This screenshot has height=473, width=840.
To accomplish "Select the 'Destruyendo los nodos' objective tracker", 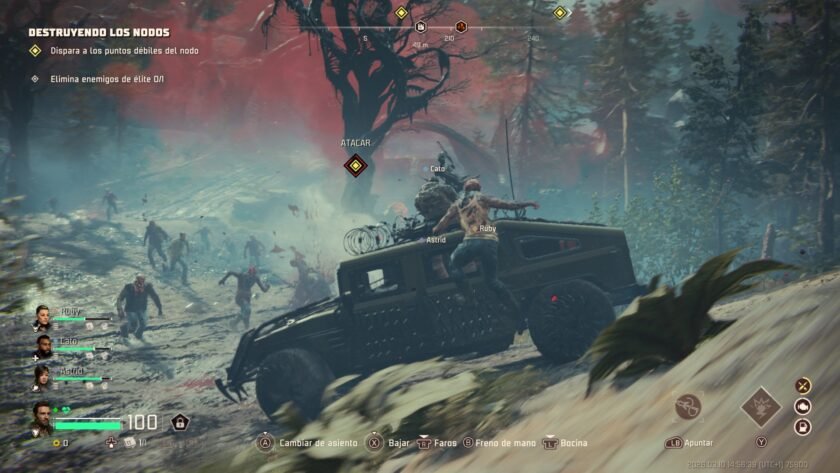I will point(98,32).
